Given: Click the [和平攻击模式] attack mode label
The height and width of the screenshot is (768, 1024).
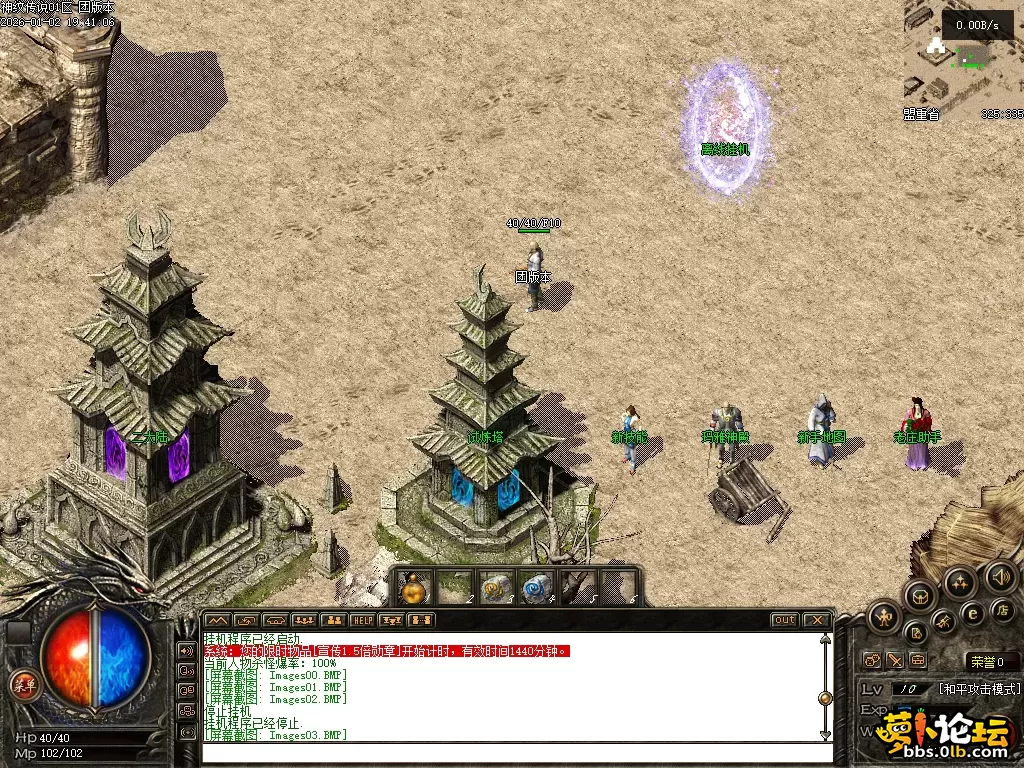Looking at the screenshot, I should [979, 689].
